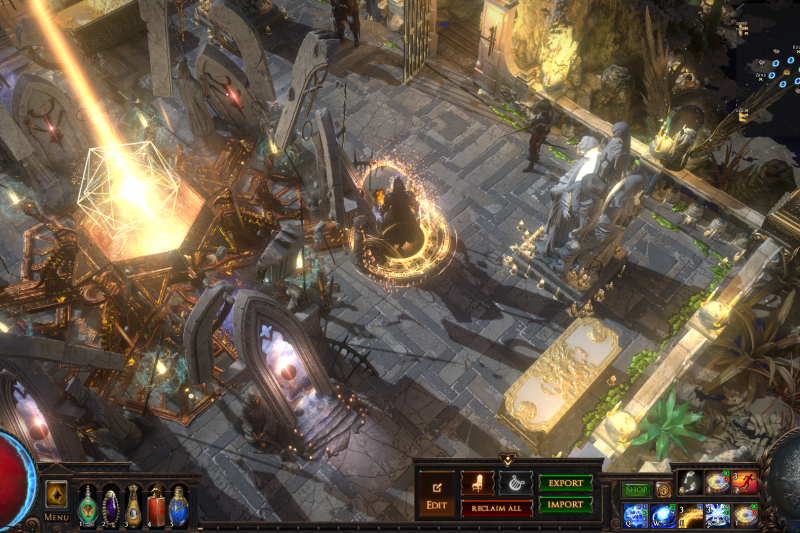Use the purple flask in slot 2
Viewport: 800px width, 533px height.
click(x=110, y=505)
